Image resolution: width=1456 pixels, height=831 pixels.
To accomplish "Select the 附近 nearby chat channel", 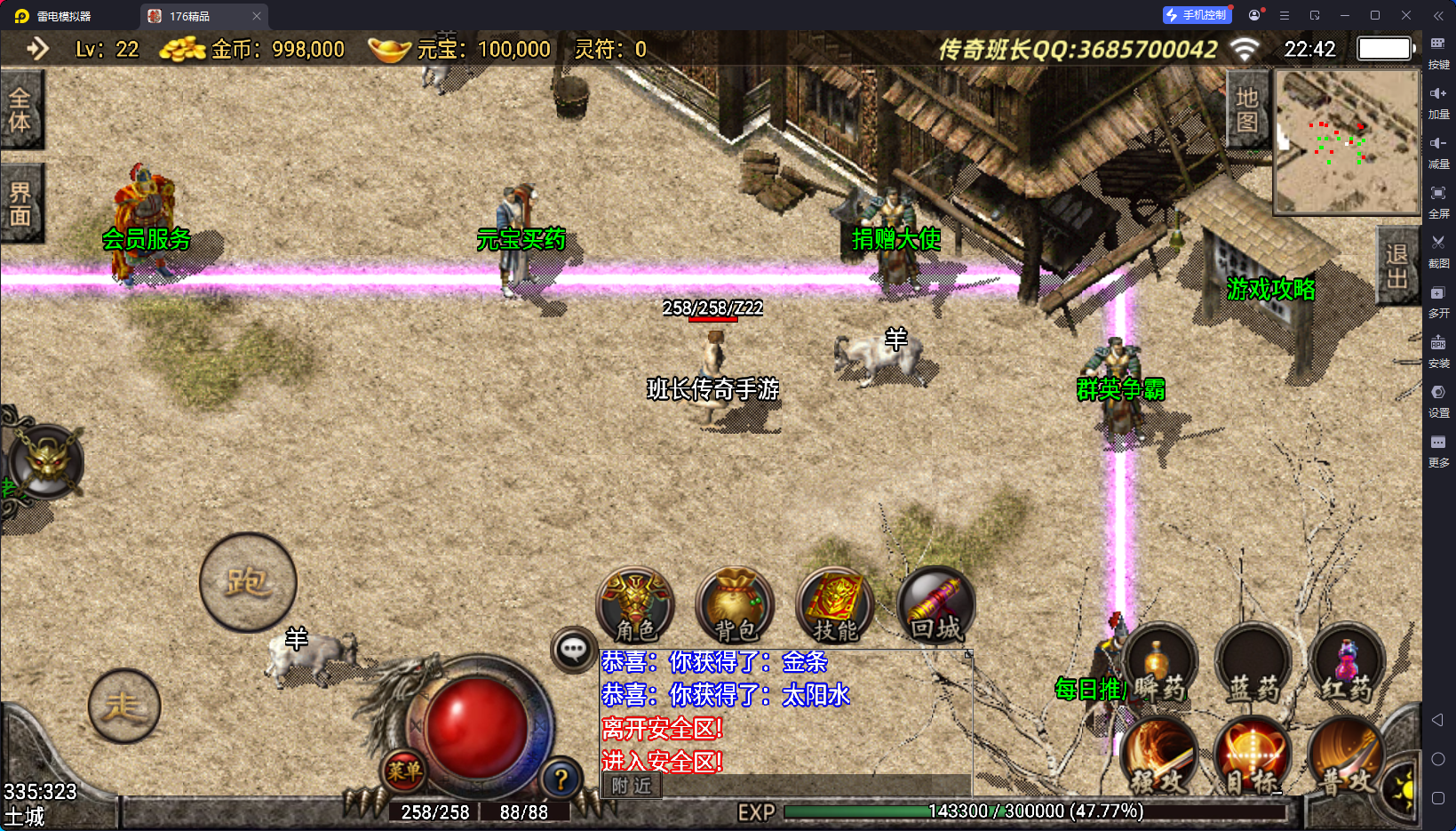I will (x=632, y=785).
